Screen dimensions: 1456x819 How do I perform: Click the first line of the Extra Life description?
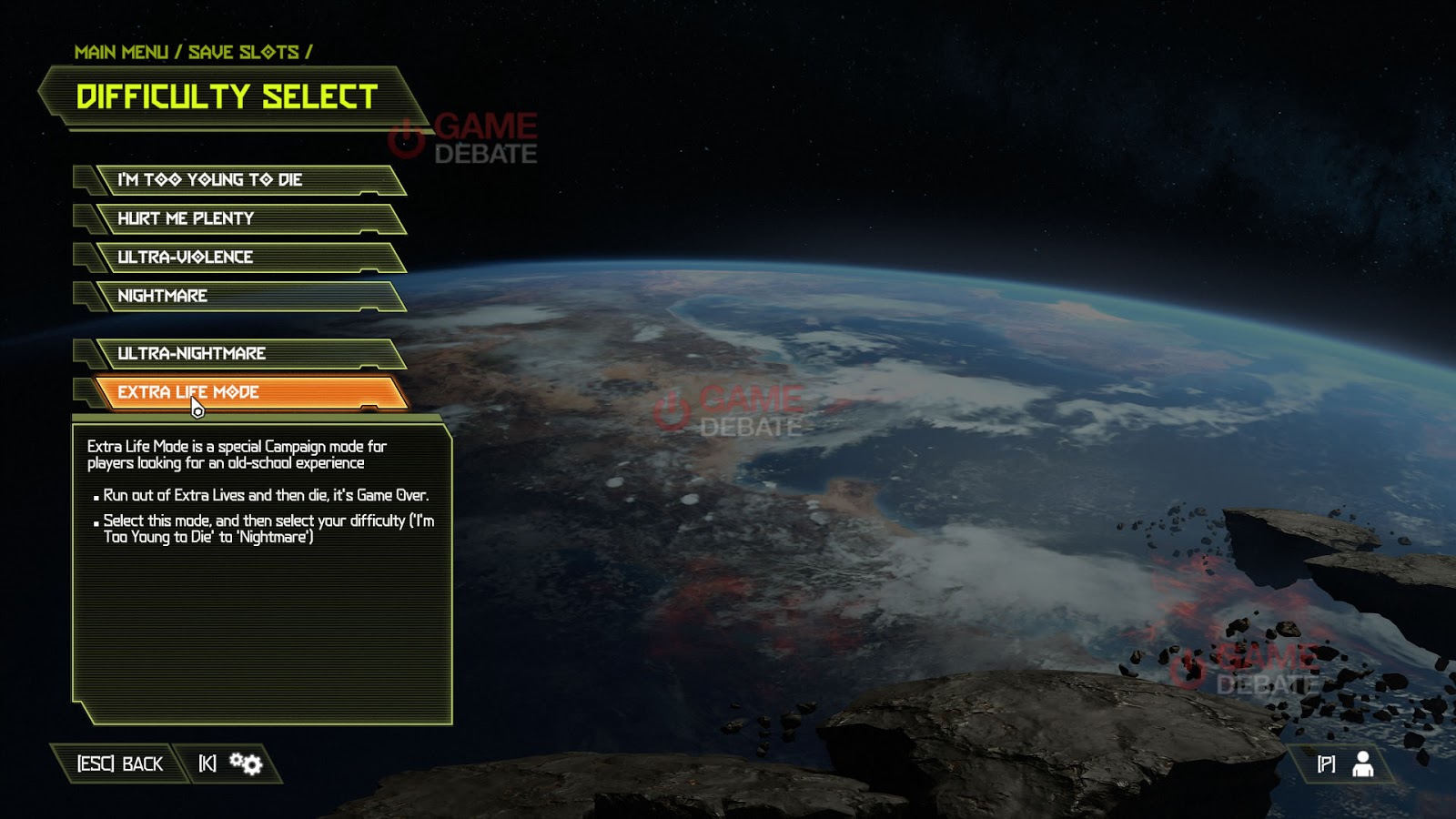pos(237,446)
